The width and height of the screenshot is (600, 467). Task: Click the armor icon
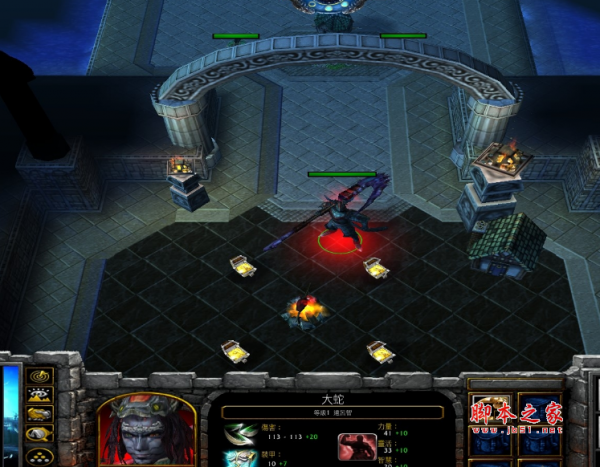238,459
